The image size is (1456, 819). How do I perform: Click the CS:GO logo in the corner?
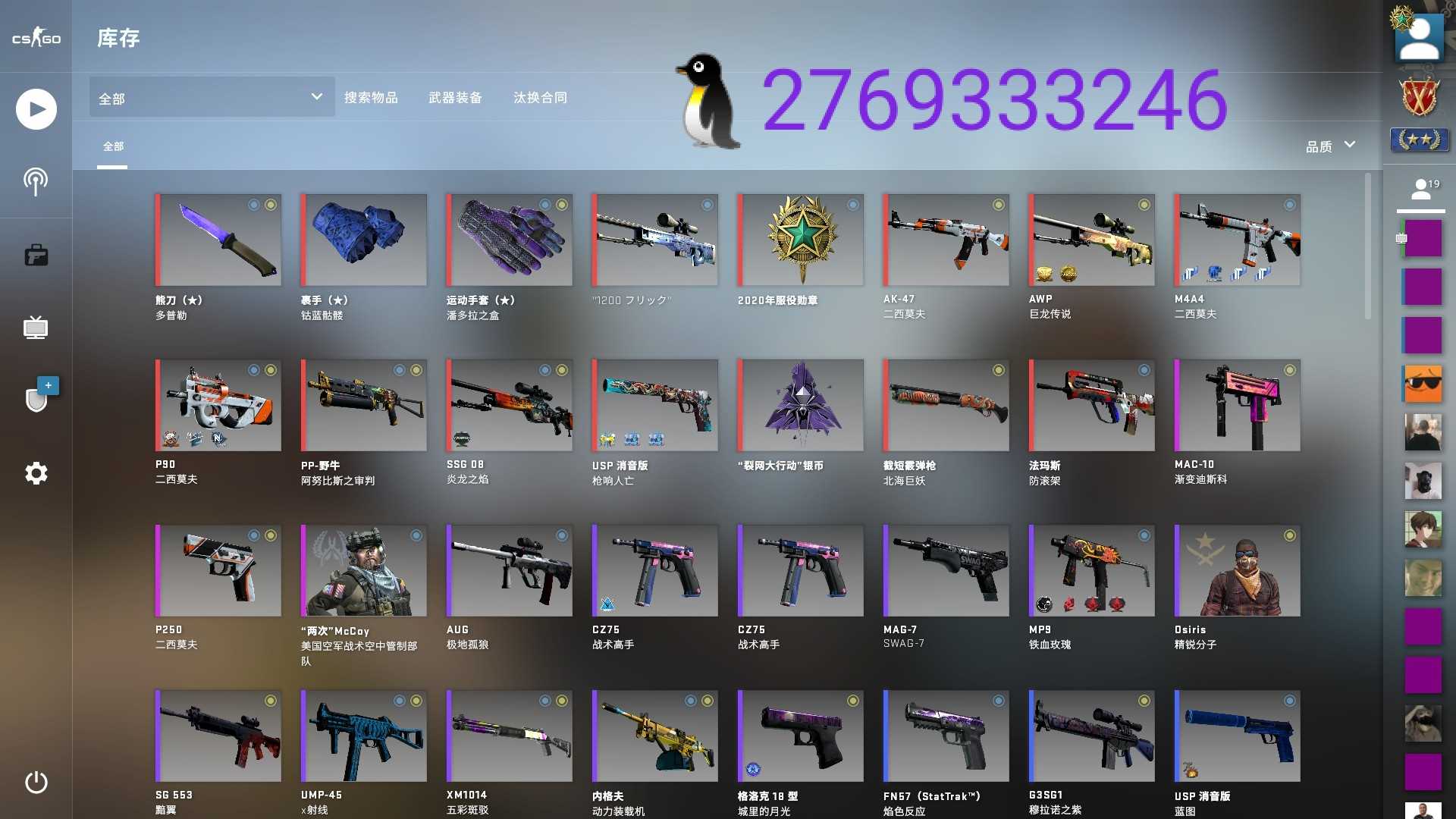coord(35,38)
